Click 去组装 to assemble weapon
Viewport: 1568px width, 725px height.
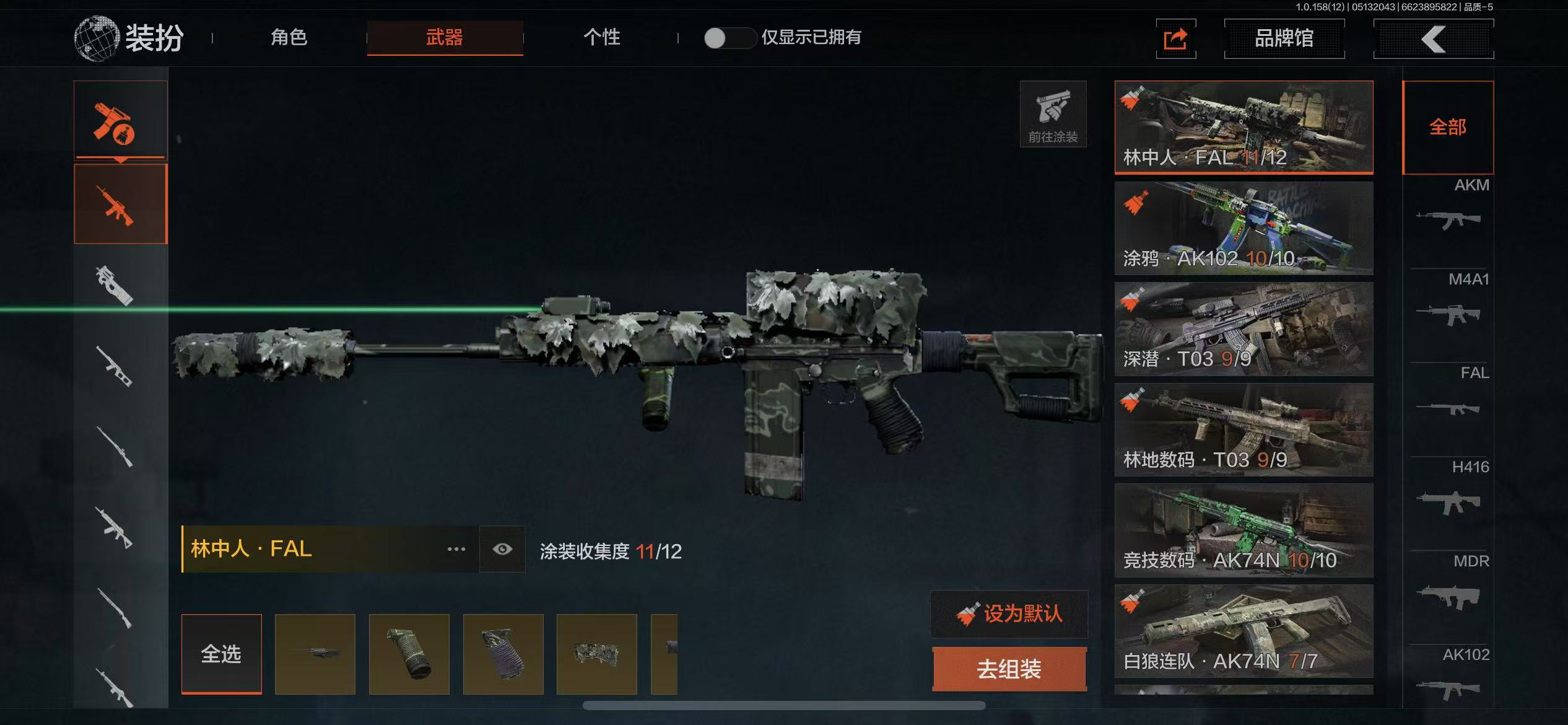click(x=1009, y=669)
